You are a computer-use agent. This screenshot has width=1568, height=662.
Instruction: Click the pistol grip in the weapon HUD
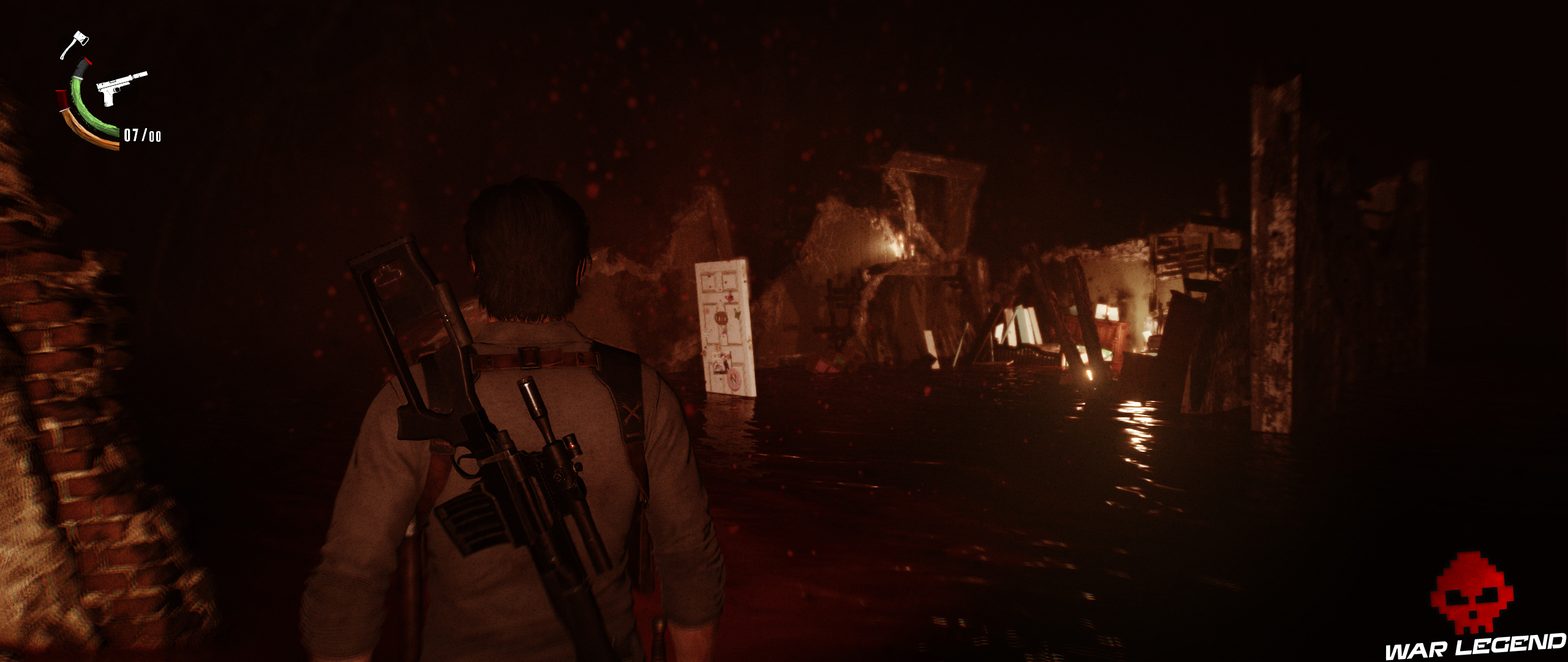pos(108,98)
